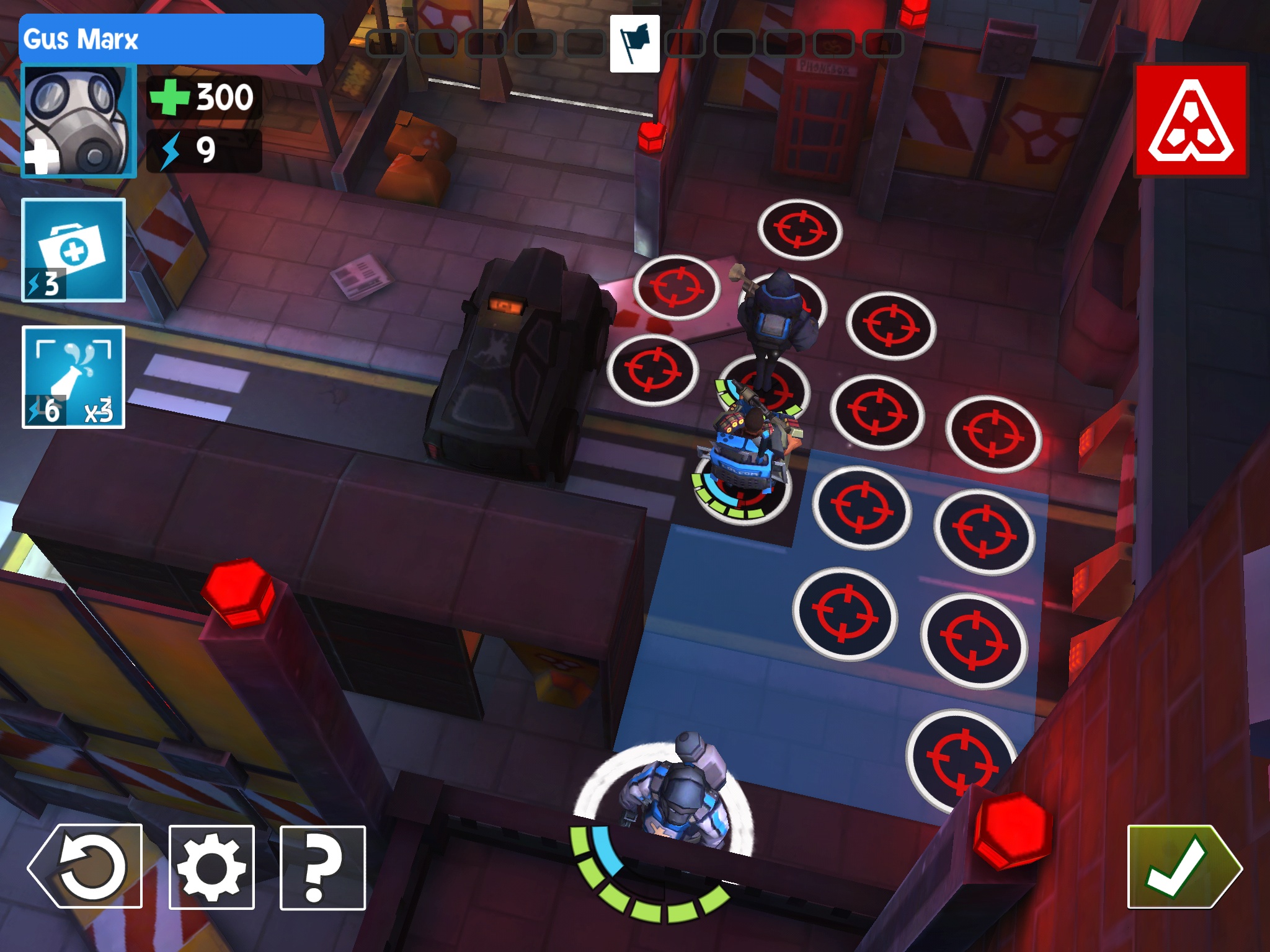Select Gus Marx's gas mask portrait
The height and width of the screenshot is (952, 1270).
(x=79, y=121)
